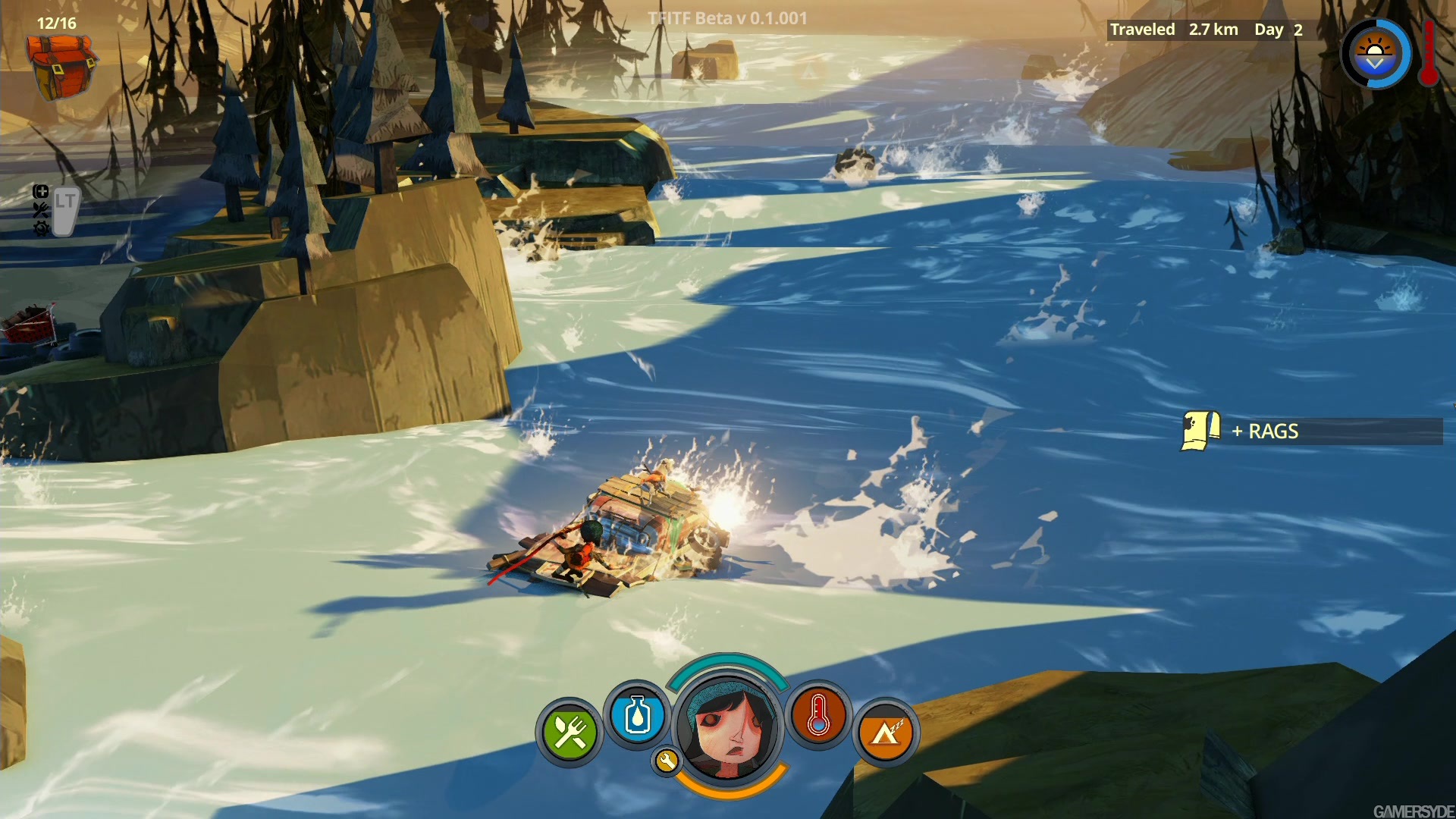Image resolution: width=1456 pixels, height=819 pixels.
Task: Expand the chevron arrow inside the sun clock
Action: point(1373,64)
